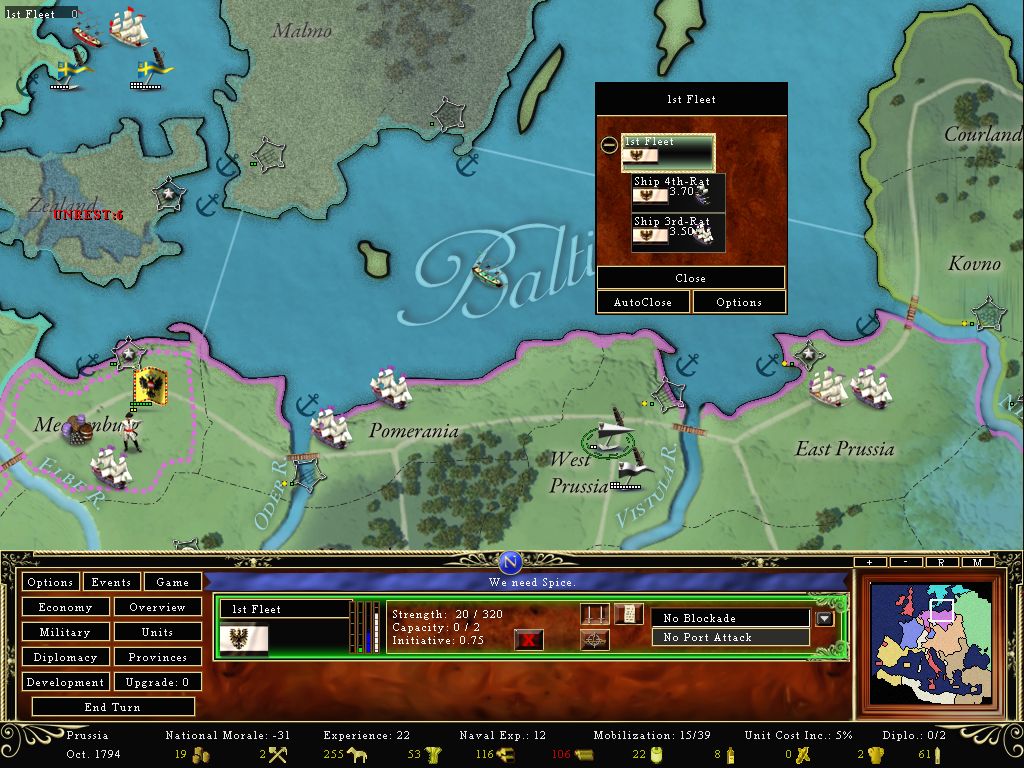Go to the Military screen

tap(65, 632)
